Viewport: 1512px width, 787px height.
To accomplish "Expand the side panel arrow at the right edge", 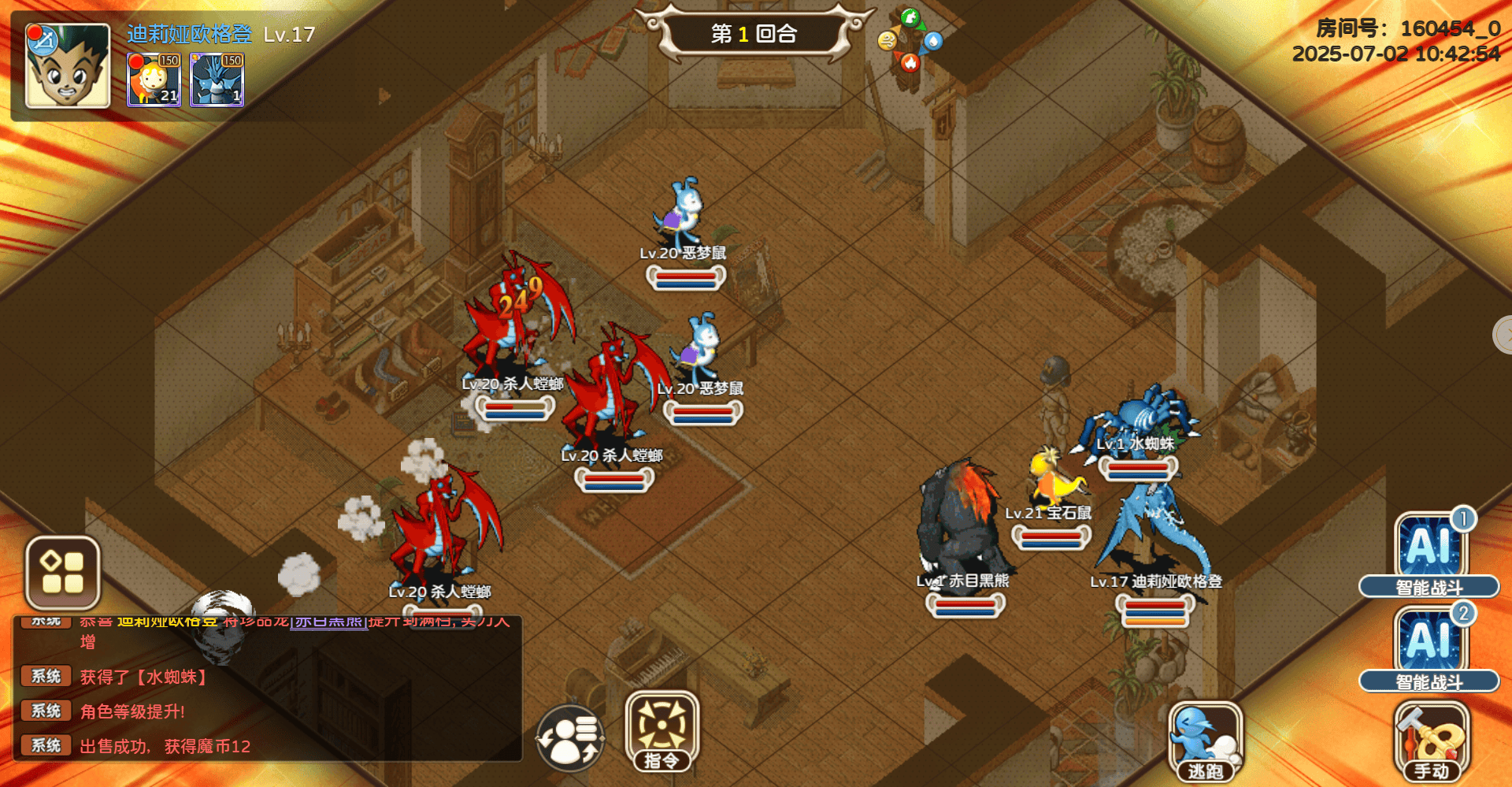I will click(x=1503, y=336).
